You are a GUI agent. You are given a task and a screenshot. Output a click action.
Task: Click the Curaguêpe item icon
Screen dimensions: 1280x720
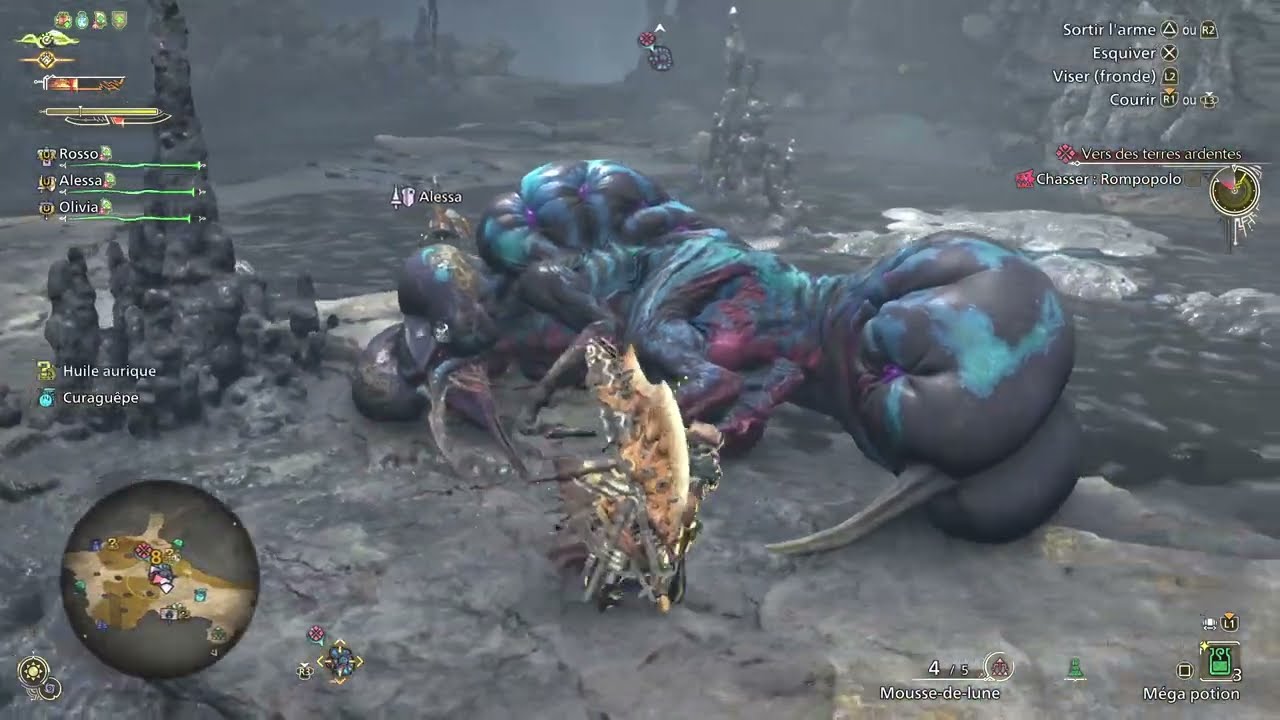pos(44,396)
